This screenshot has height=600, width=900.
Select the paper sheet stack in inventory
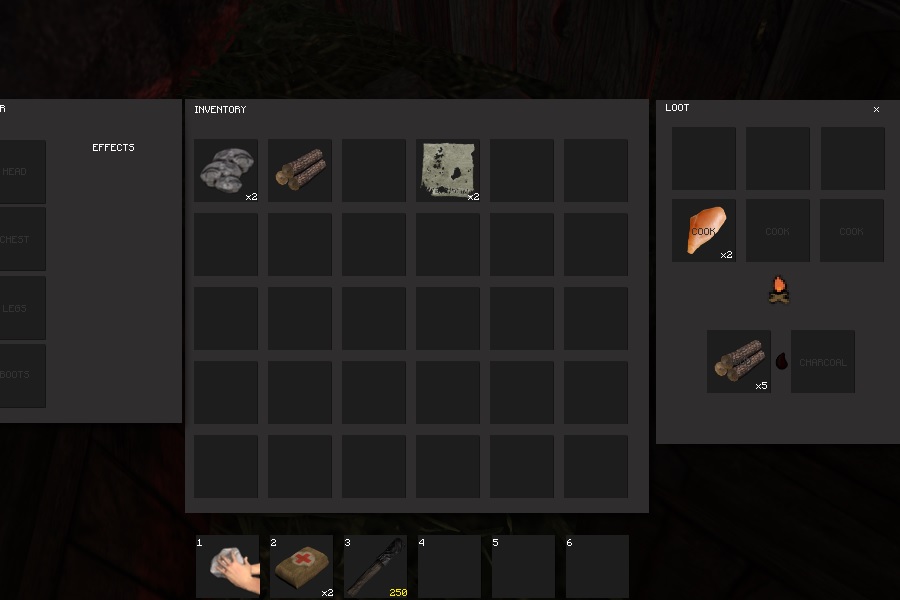click(448, 170)
